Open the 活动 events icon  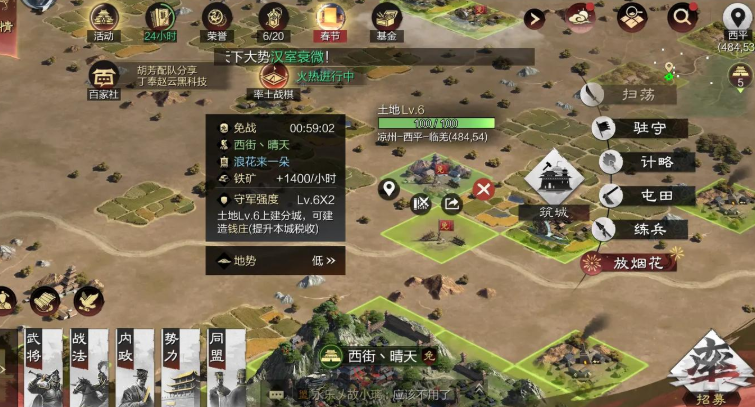coord(104,18)
